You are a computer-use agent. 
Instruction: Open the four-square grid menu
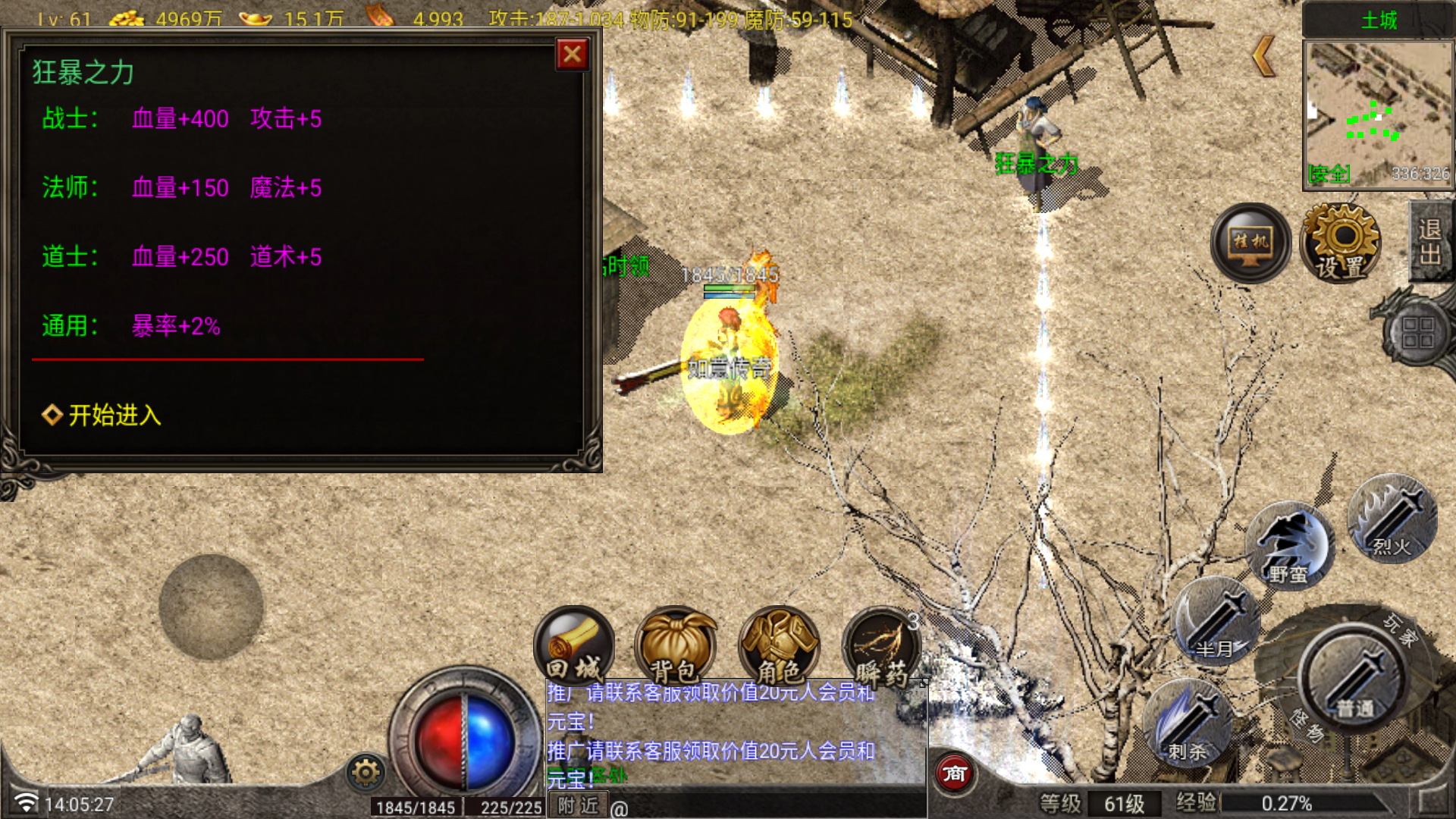point(1417,332)
